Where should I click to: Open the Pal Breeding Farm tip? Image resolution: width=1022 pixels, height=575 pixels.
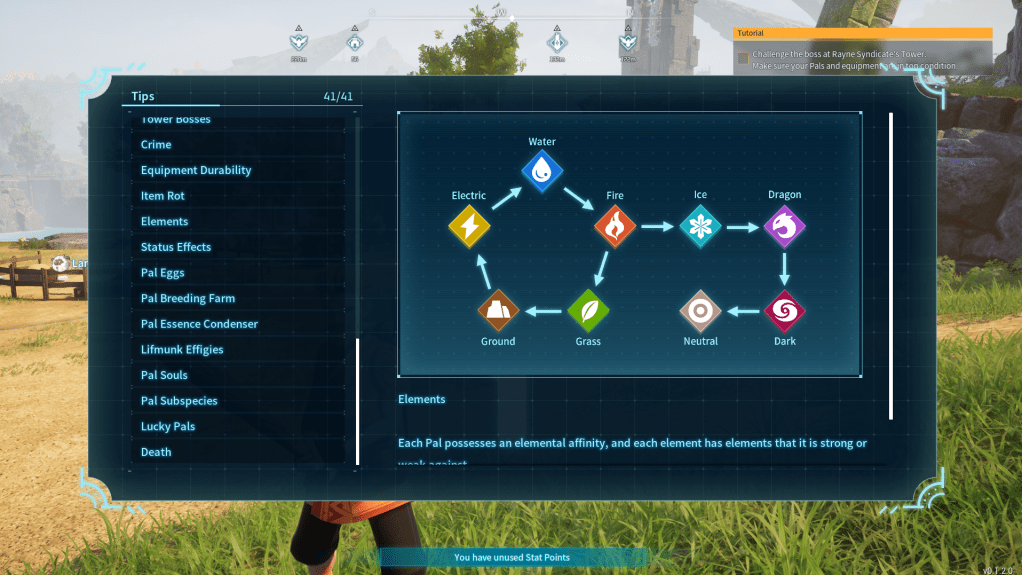[188, 298]
